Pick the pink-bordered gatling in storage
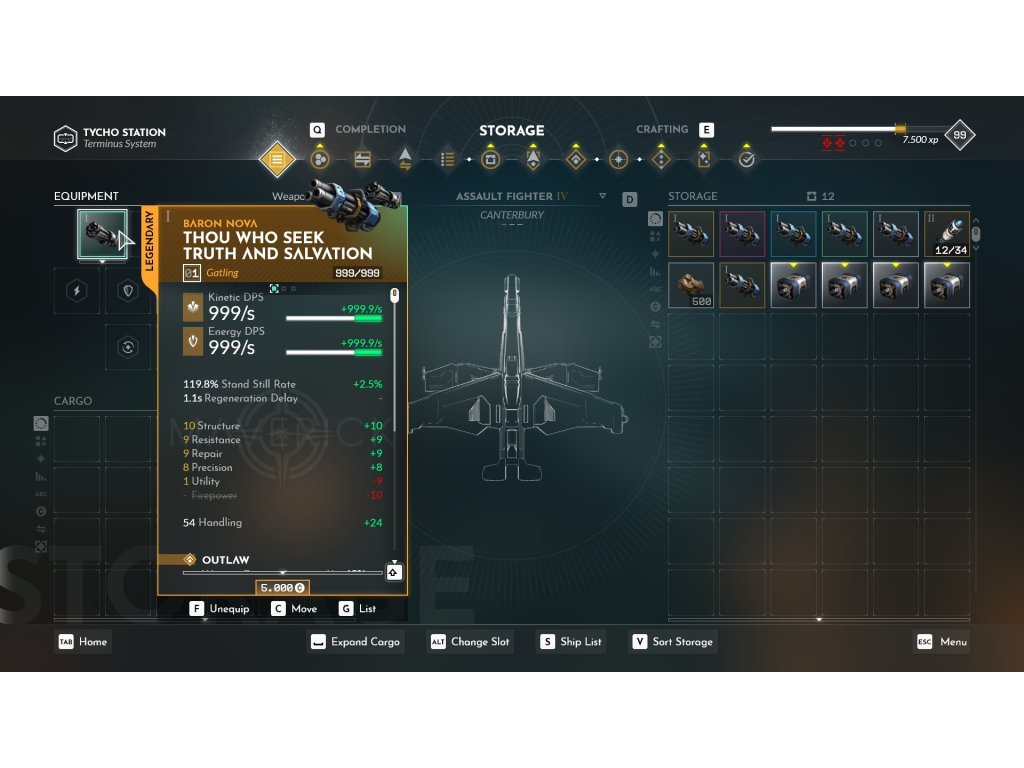The width and height of the screenshot is (1024, 768). (743, 234)
